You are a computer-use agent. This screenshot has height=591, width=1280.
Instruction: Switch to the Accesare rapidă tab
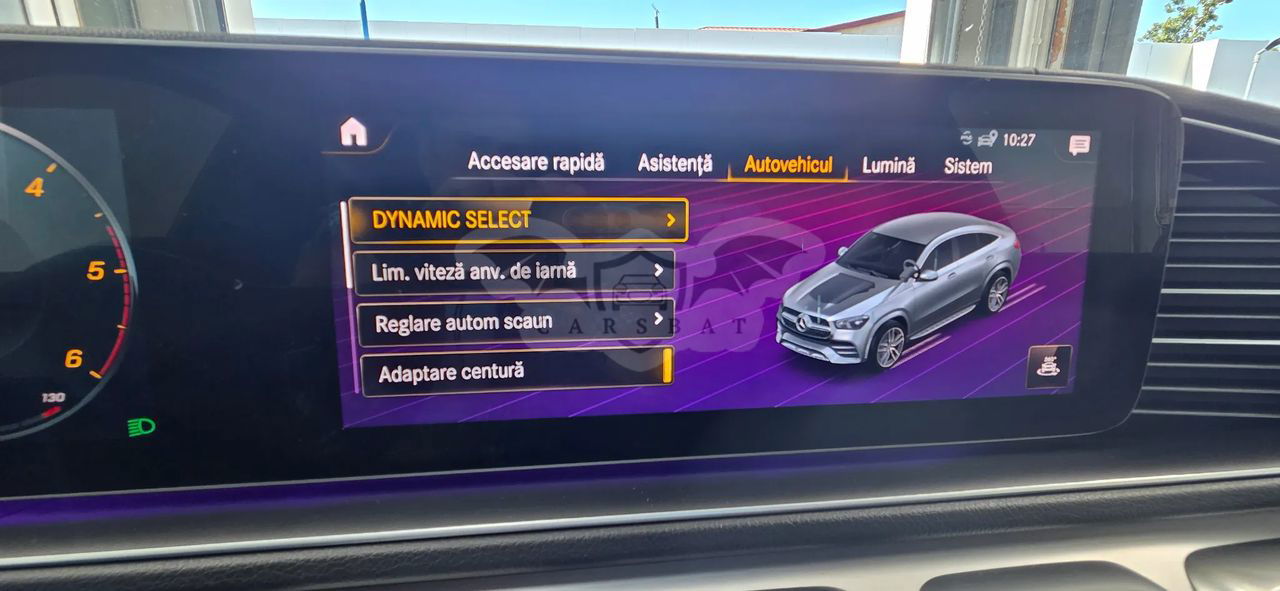(x=536, y=162)
